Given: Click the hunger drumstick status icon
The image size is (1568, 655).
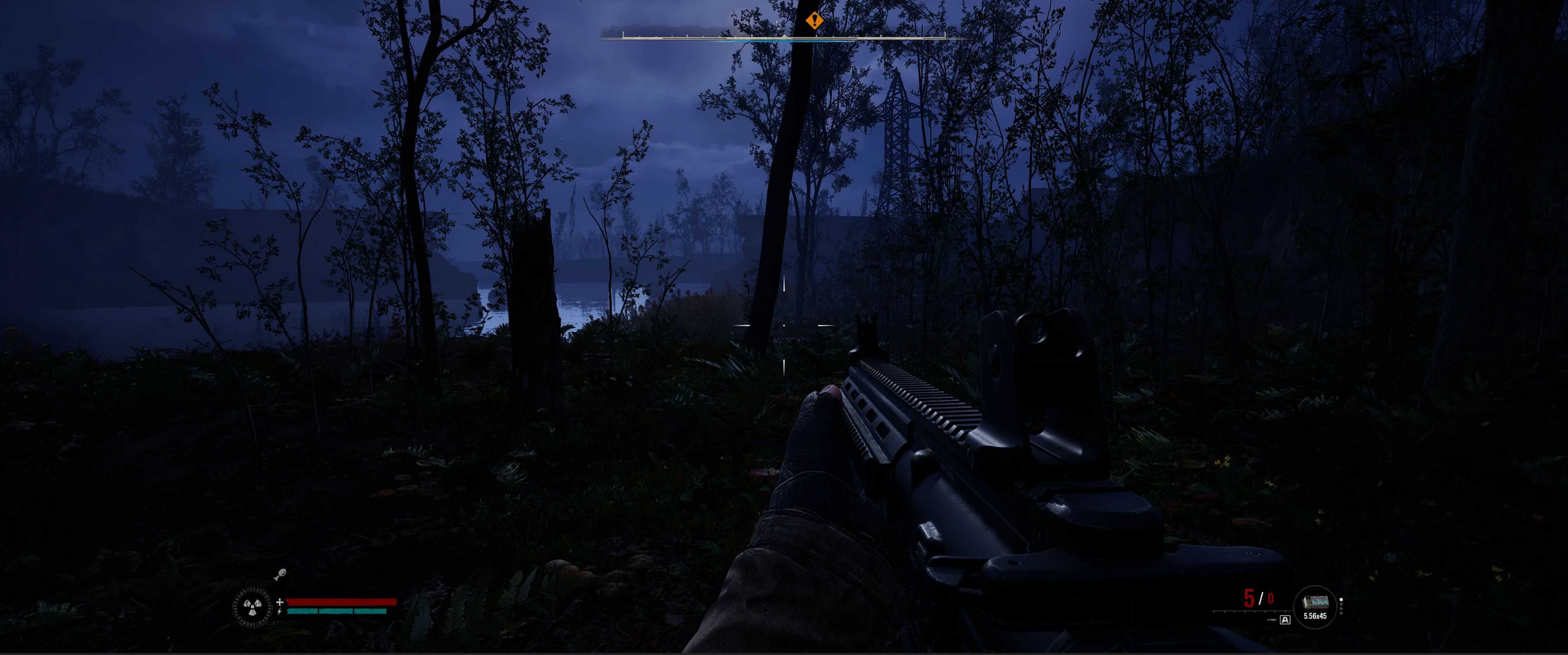Looking at the screenshot, I should pos(280,573).
